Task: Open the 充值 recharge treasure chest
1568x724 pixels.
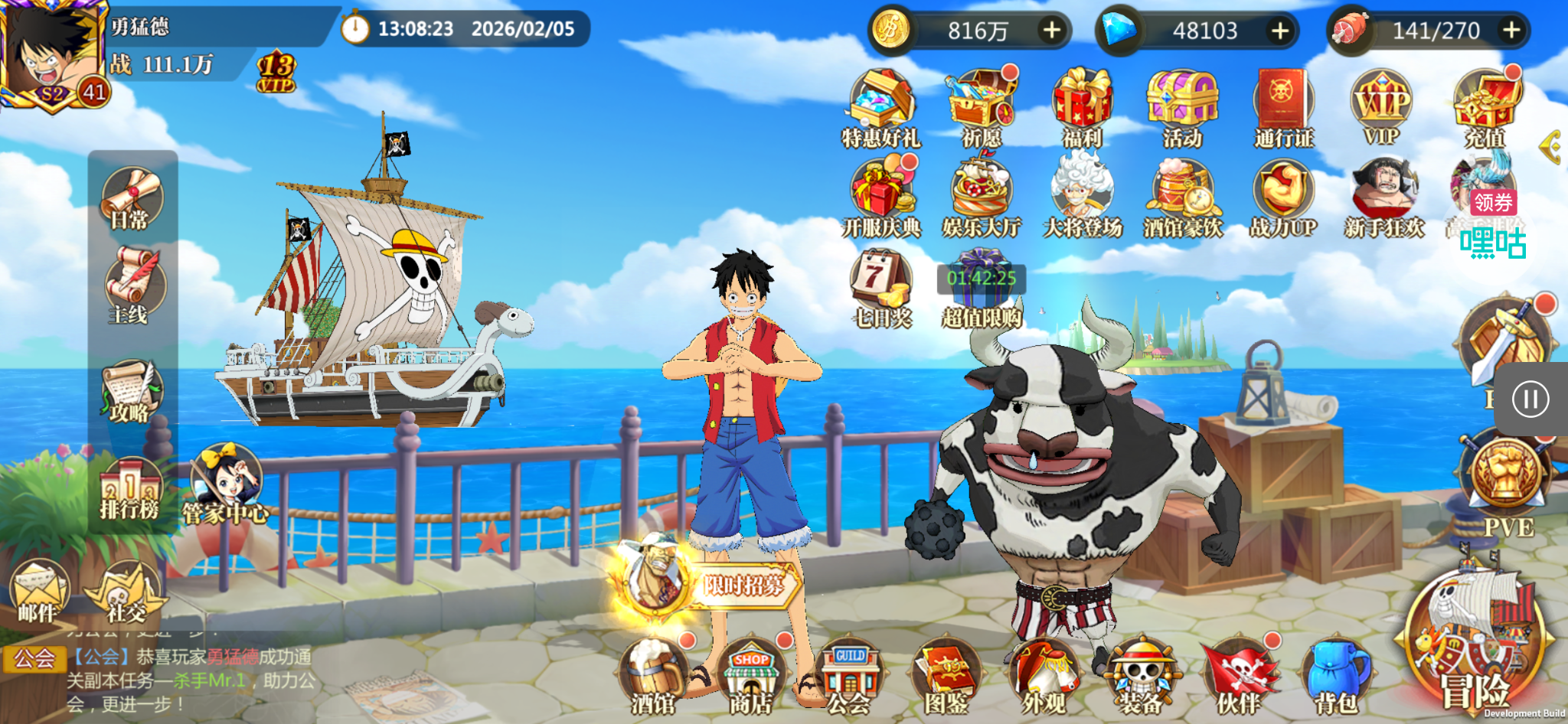Action: point(1485,107)
